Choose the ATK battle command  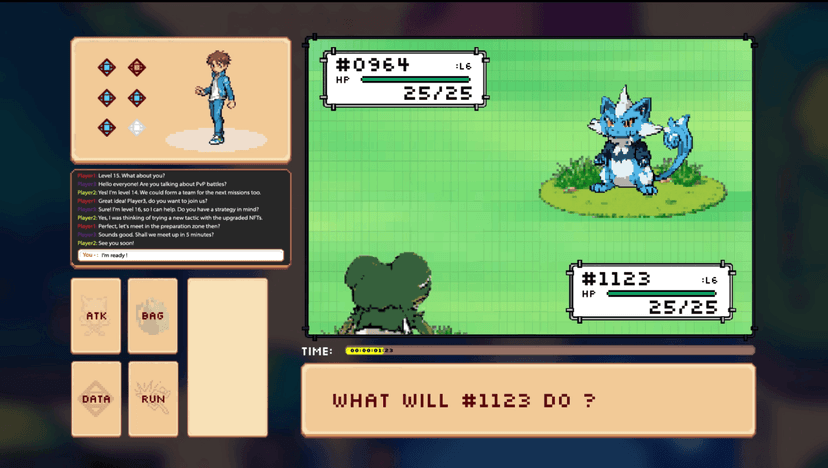point(96,316)
